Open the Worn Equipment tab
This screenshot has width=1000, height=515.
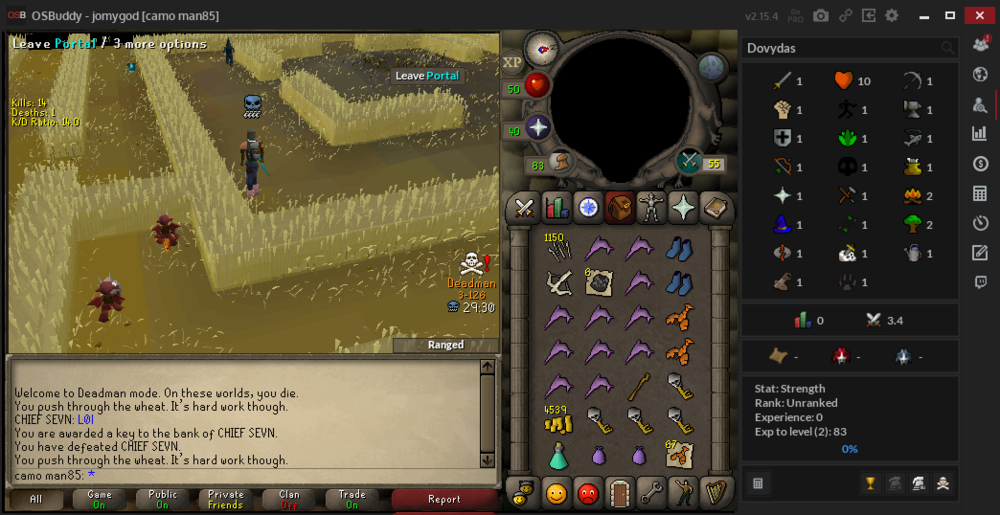click(652, 207)
